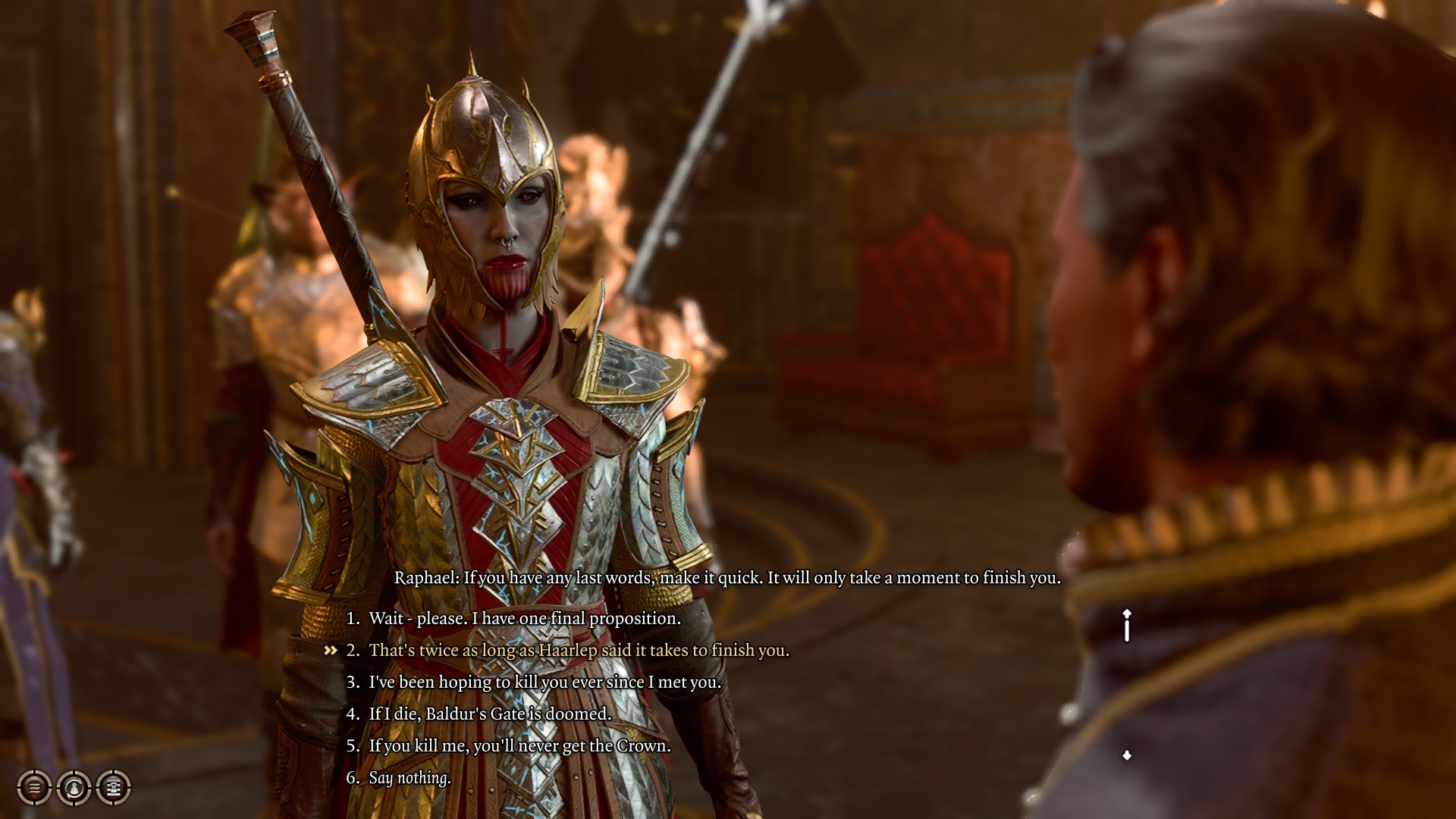Choose "Wait - please. I have one final proposition."
The image size is (1456, 819).
(x=524, y=619)
